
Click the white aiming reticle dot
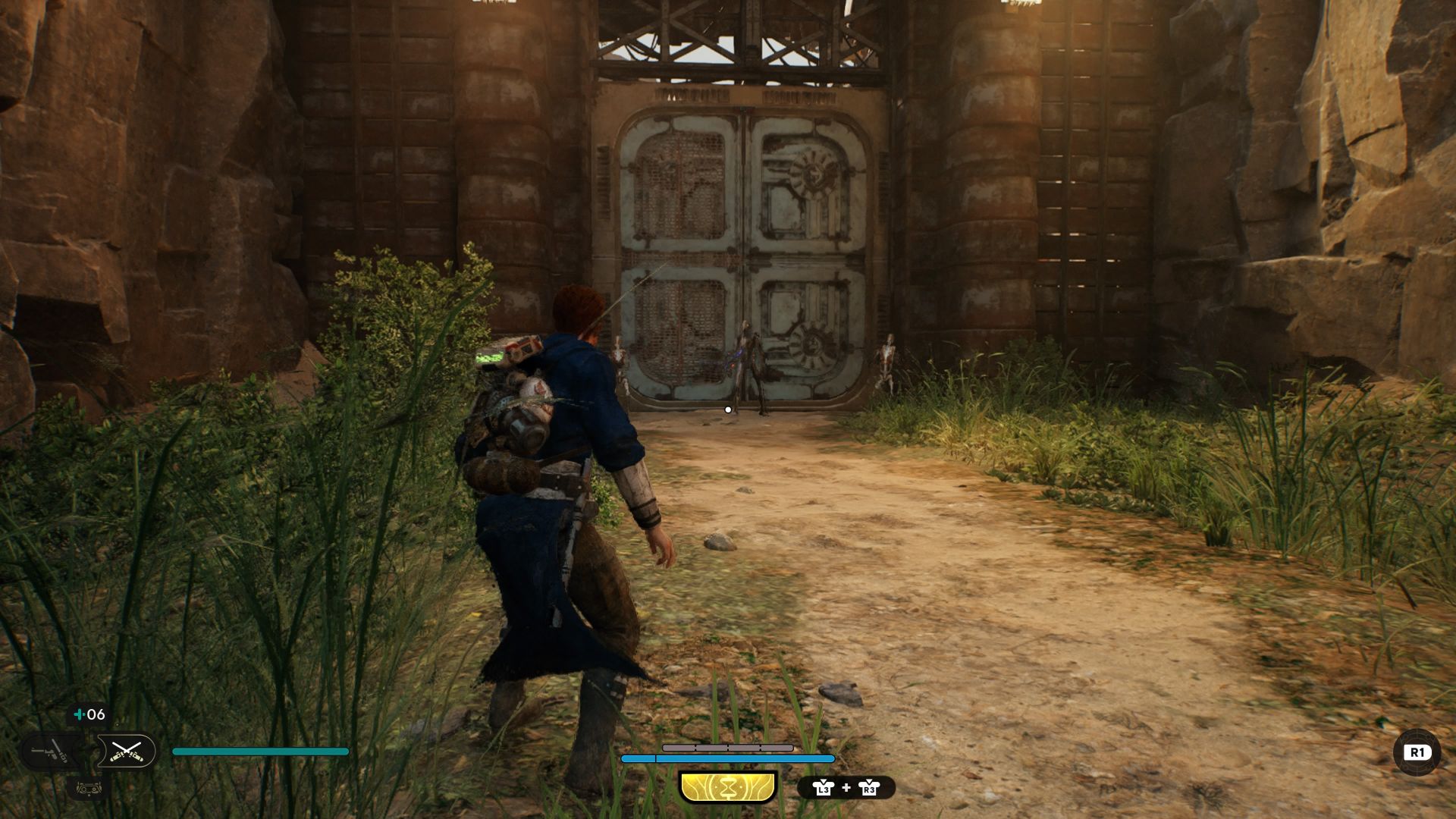pyautogui.click(x=729, y=408)
